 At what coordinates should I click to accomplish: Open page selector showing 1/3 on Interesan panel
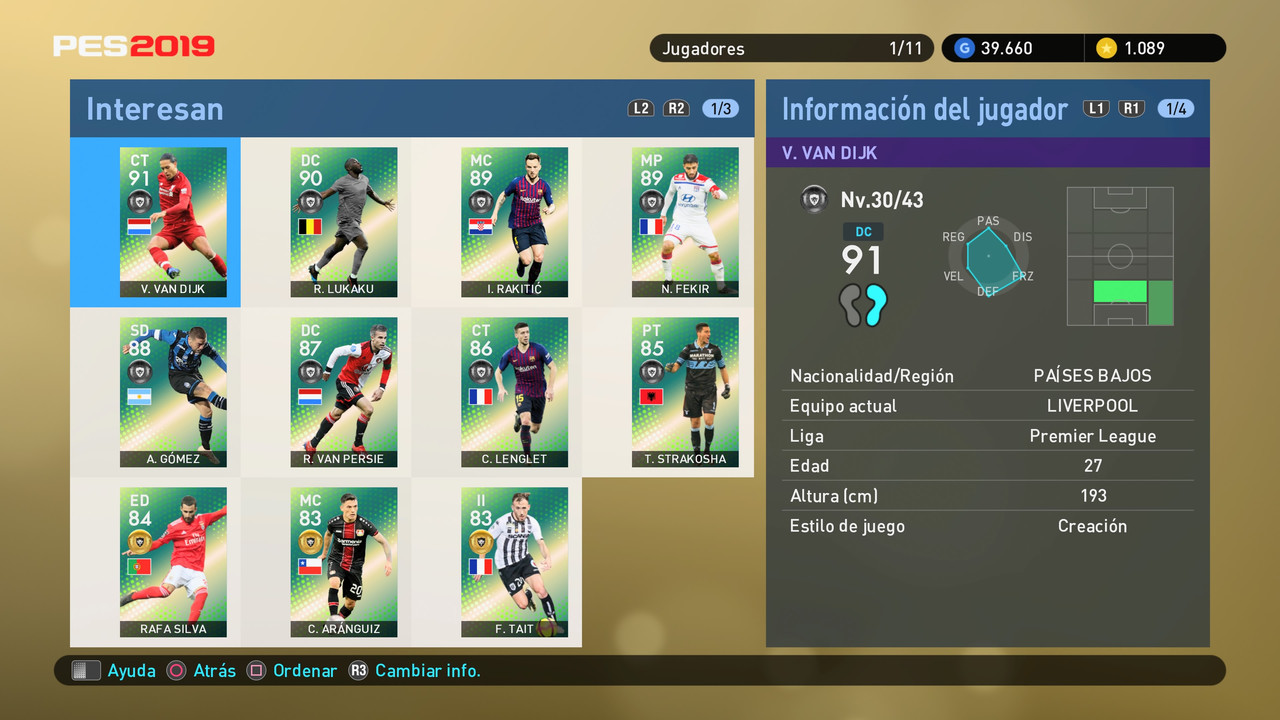coord(718,108)
